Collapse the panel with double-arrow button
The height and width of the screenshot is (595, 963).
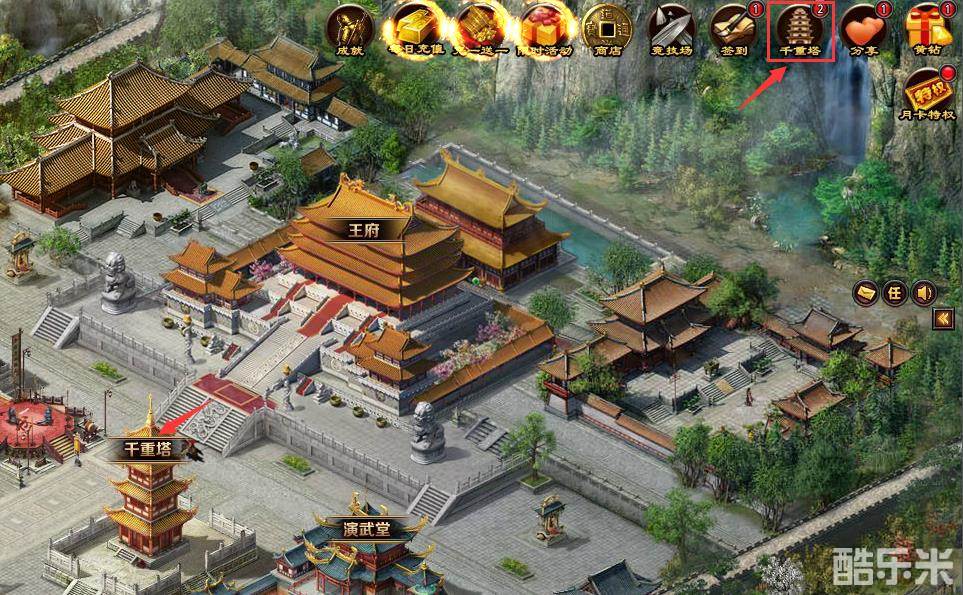point(942,319)
